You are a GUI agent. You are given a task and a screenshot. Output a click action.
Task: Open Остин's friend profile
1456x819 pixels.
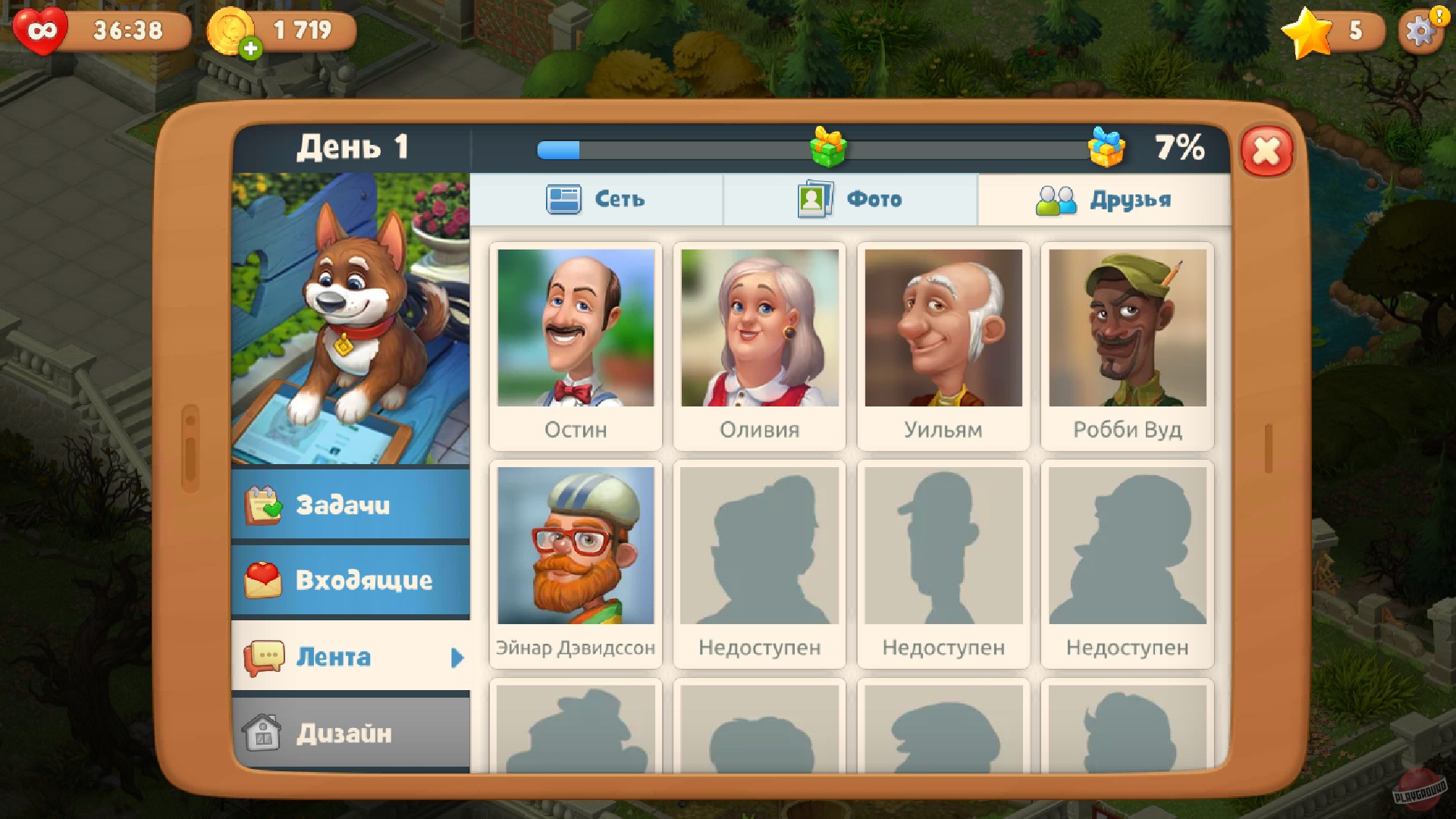(x=576, y=345)
